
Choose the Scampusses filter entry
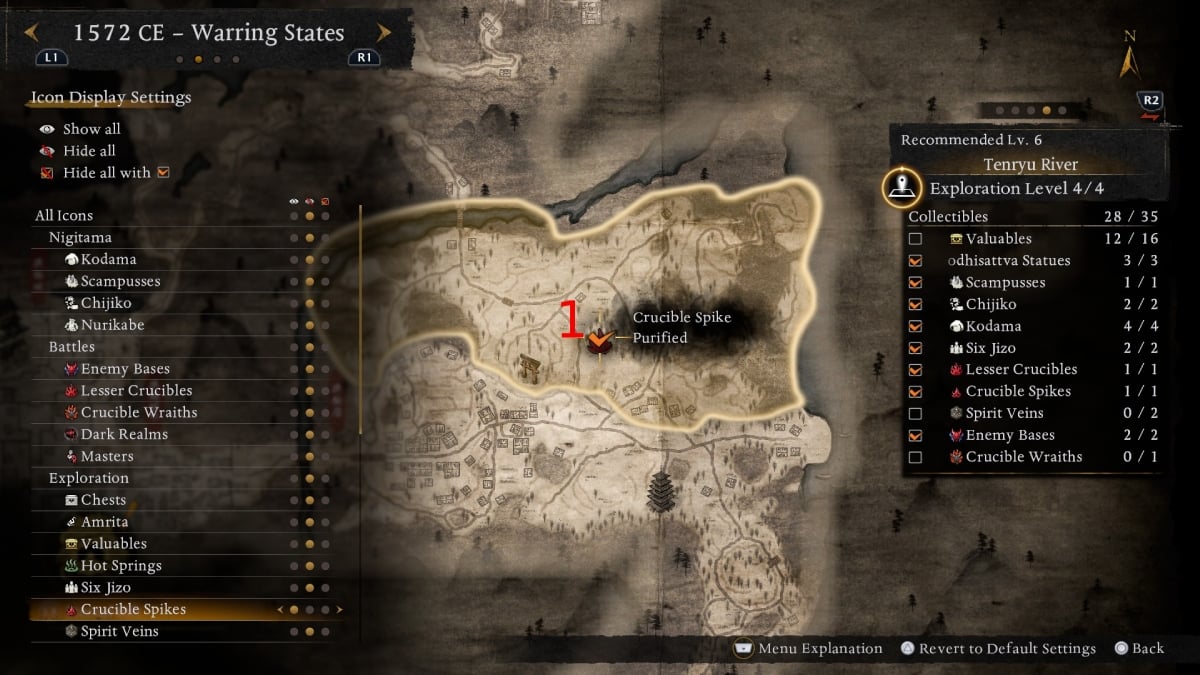[x=120, y=281]
